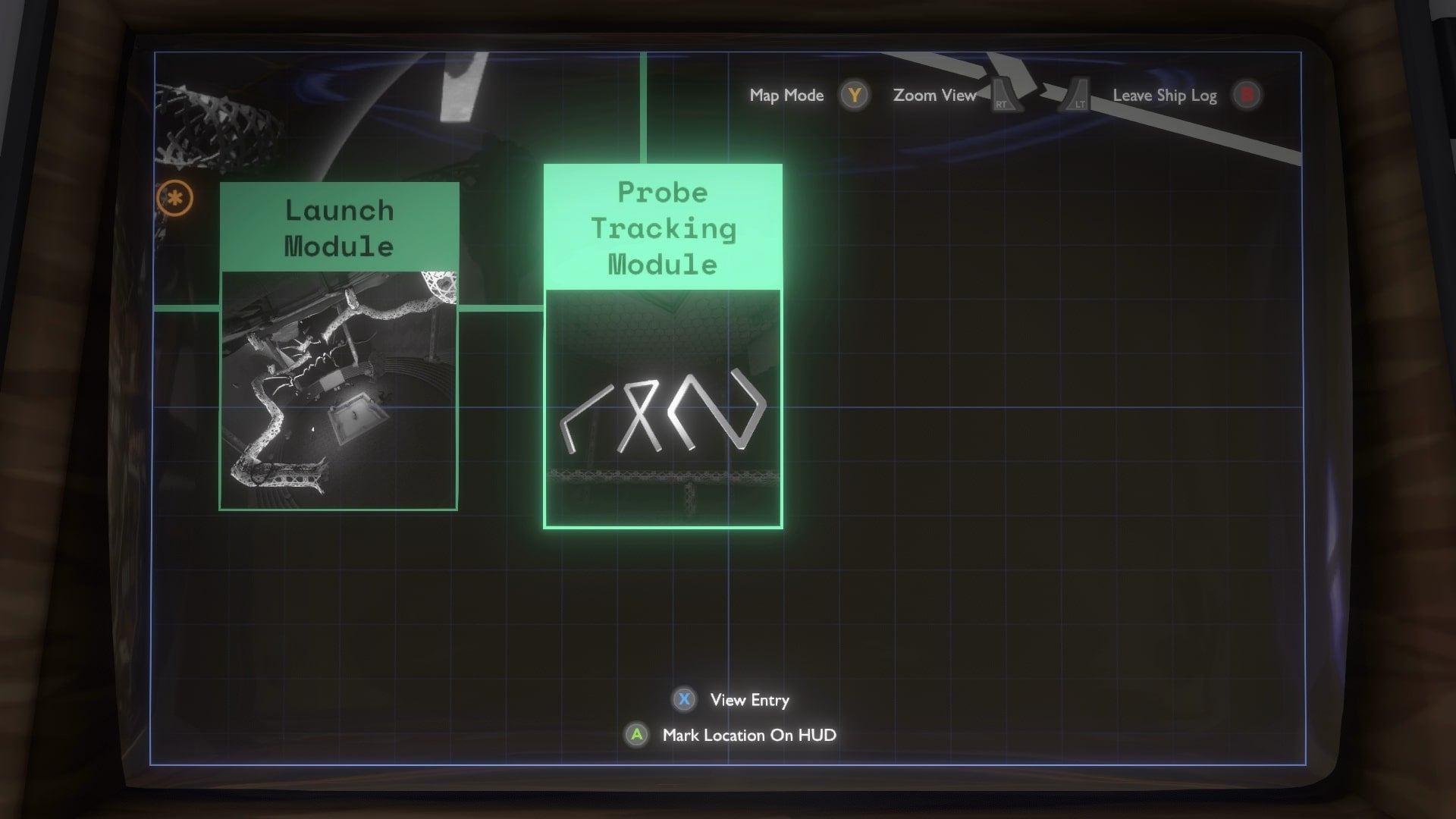Select the yellow Y button icon for Map Mode

click(855, 96)
